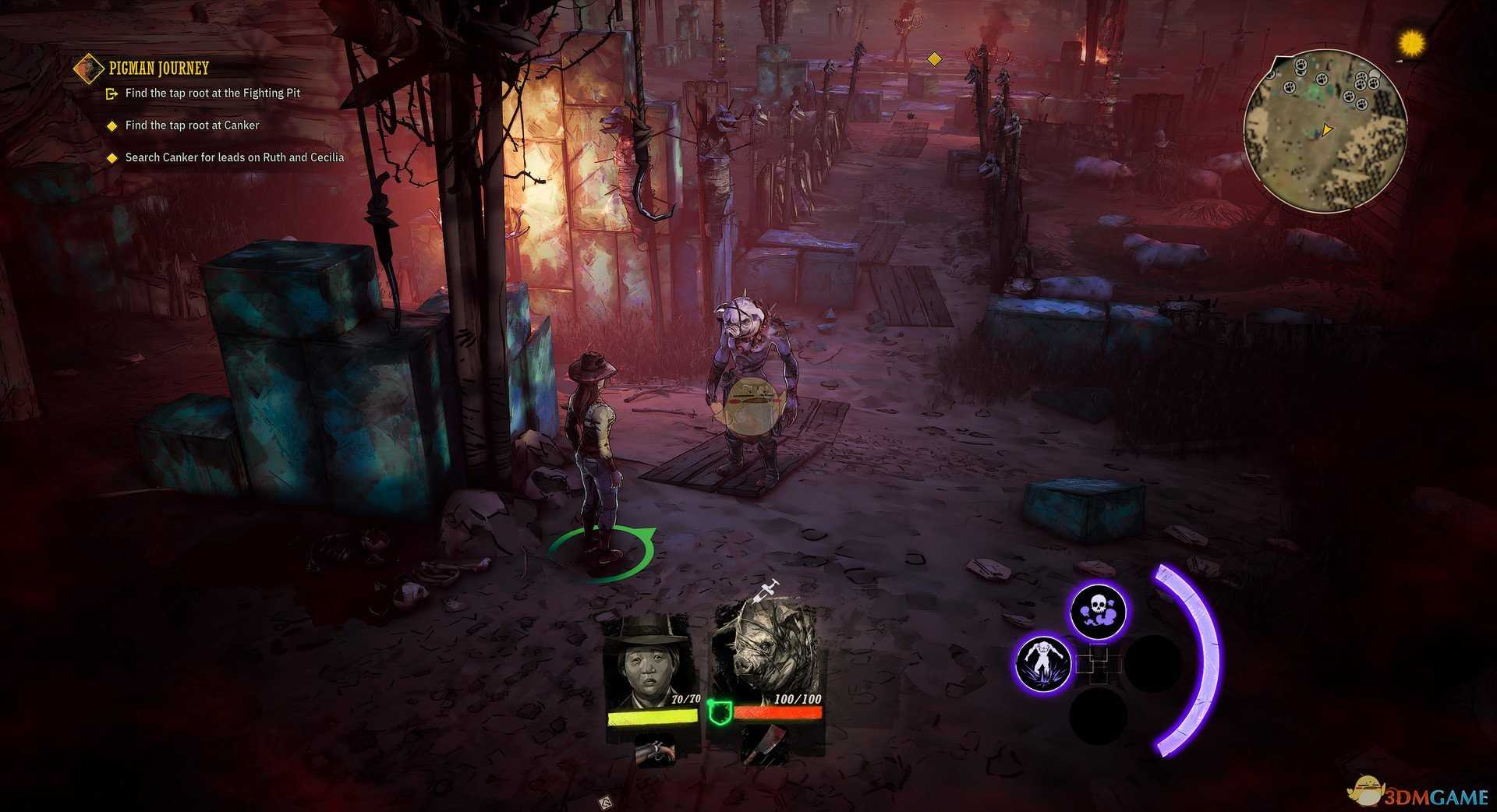Select the Fighting Pit tap root objective
The image size is (1497, 812).
click(x=212, y=94)
